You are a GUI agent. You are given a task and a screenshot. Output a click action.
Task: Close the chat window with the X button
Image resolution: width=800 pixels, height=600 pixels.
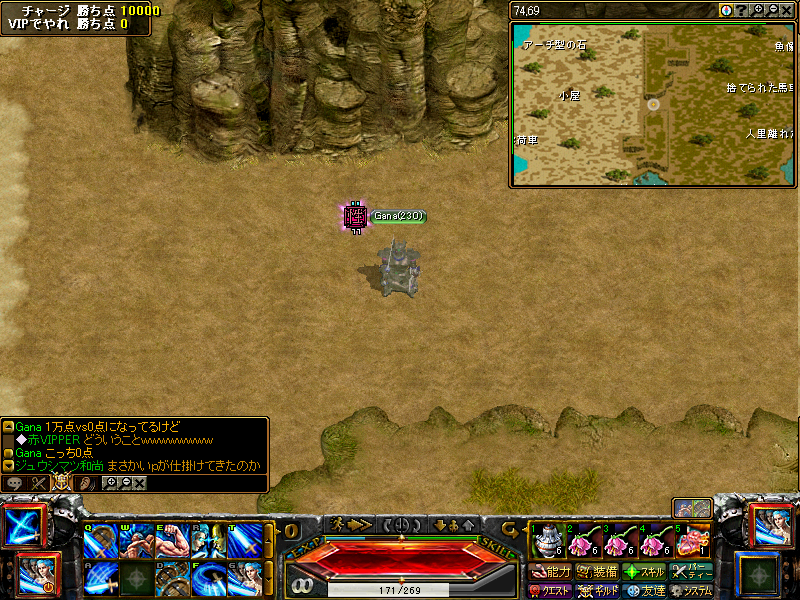(140, 483)
